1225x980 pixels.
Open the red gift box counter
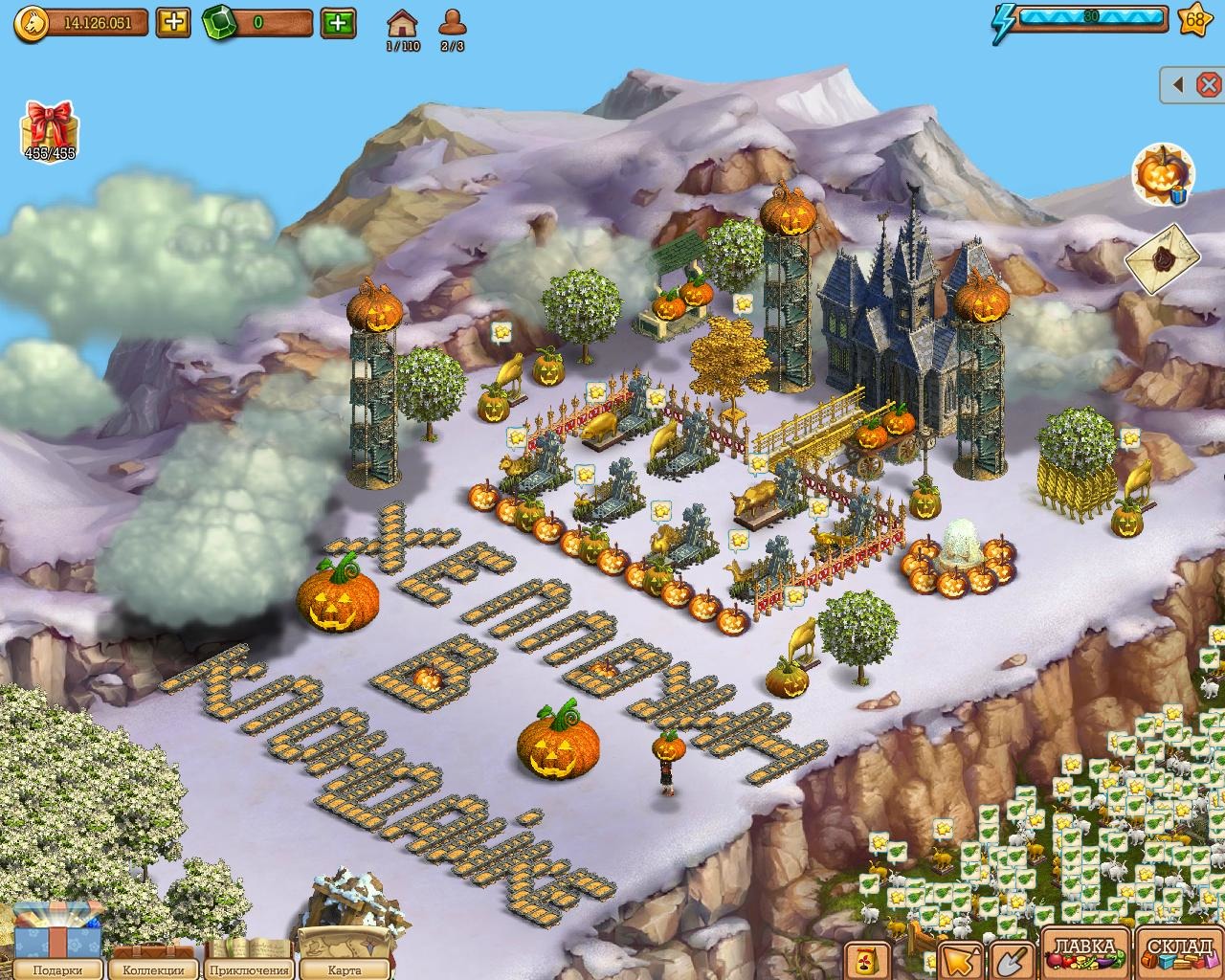(x=50, y=128)
